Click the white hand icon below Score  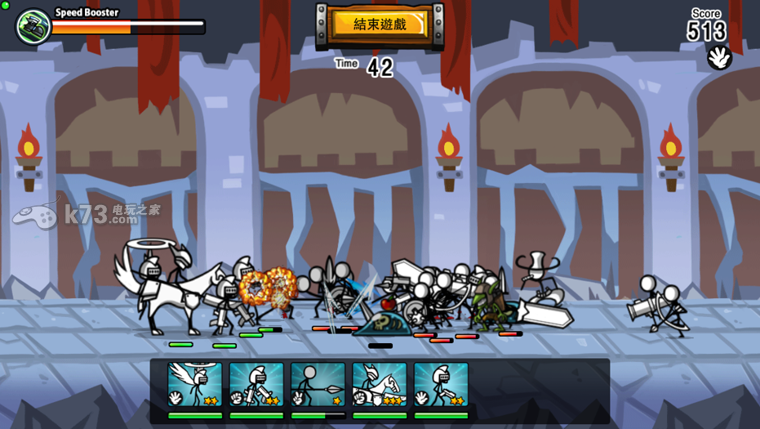pyautogui.click(x=719, y=58)
